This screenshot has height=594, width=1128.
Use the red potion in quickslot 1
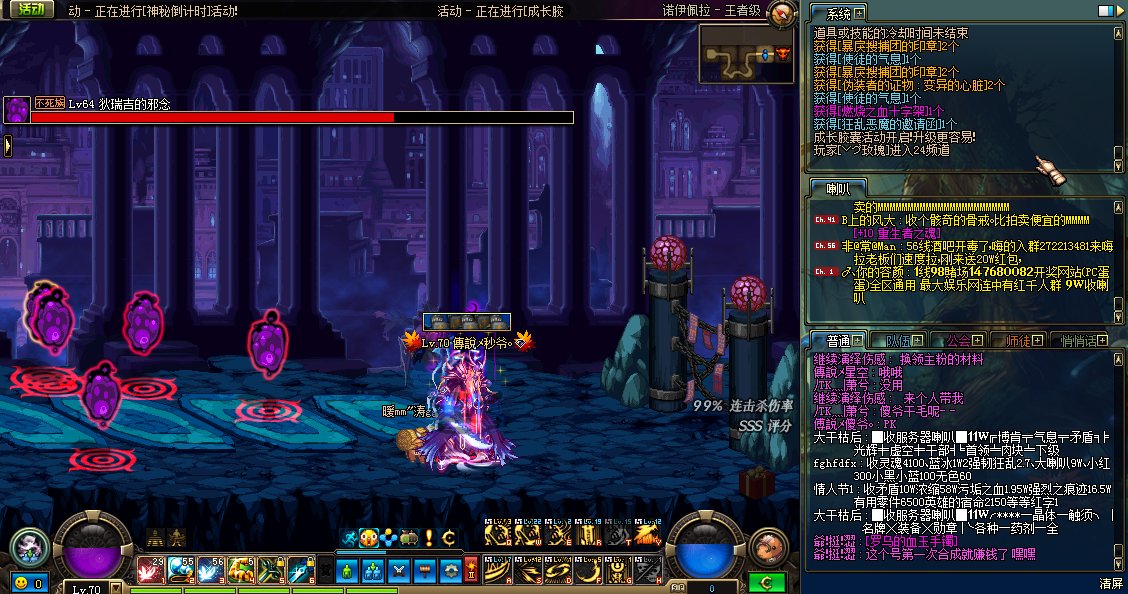click(x=150, y=571)
